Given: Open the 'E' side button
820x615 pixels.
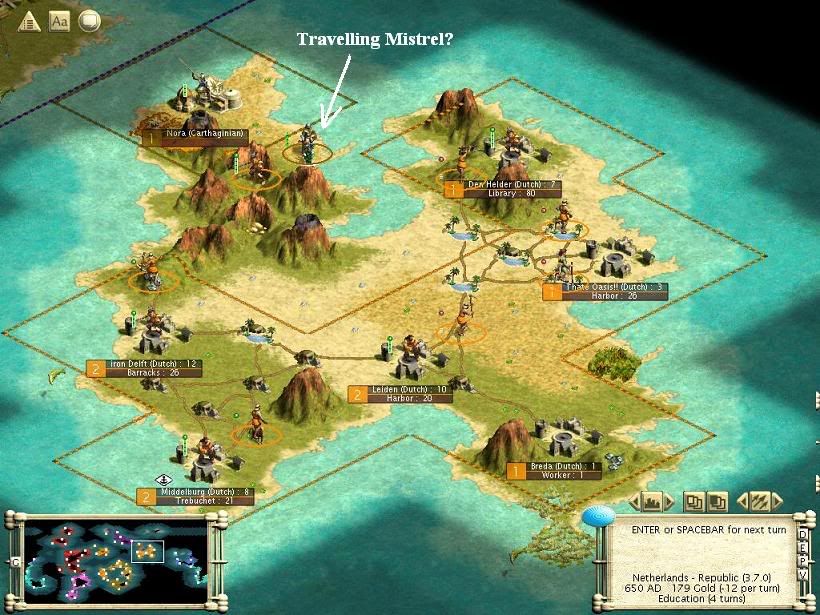Looking at the screenshot, I should click(803, 549).
